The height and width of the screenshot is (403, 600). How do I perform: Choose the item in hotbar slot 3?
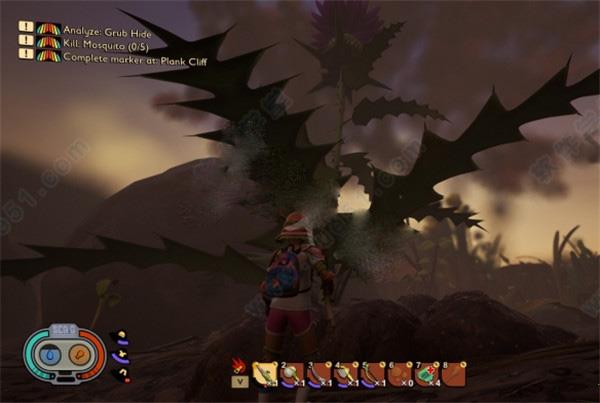319,373
